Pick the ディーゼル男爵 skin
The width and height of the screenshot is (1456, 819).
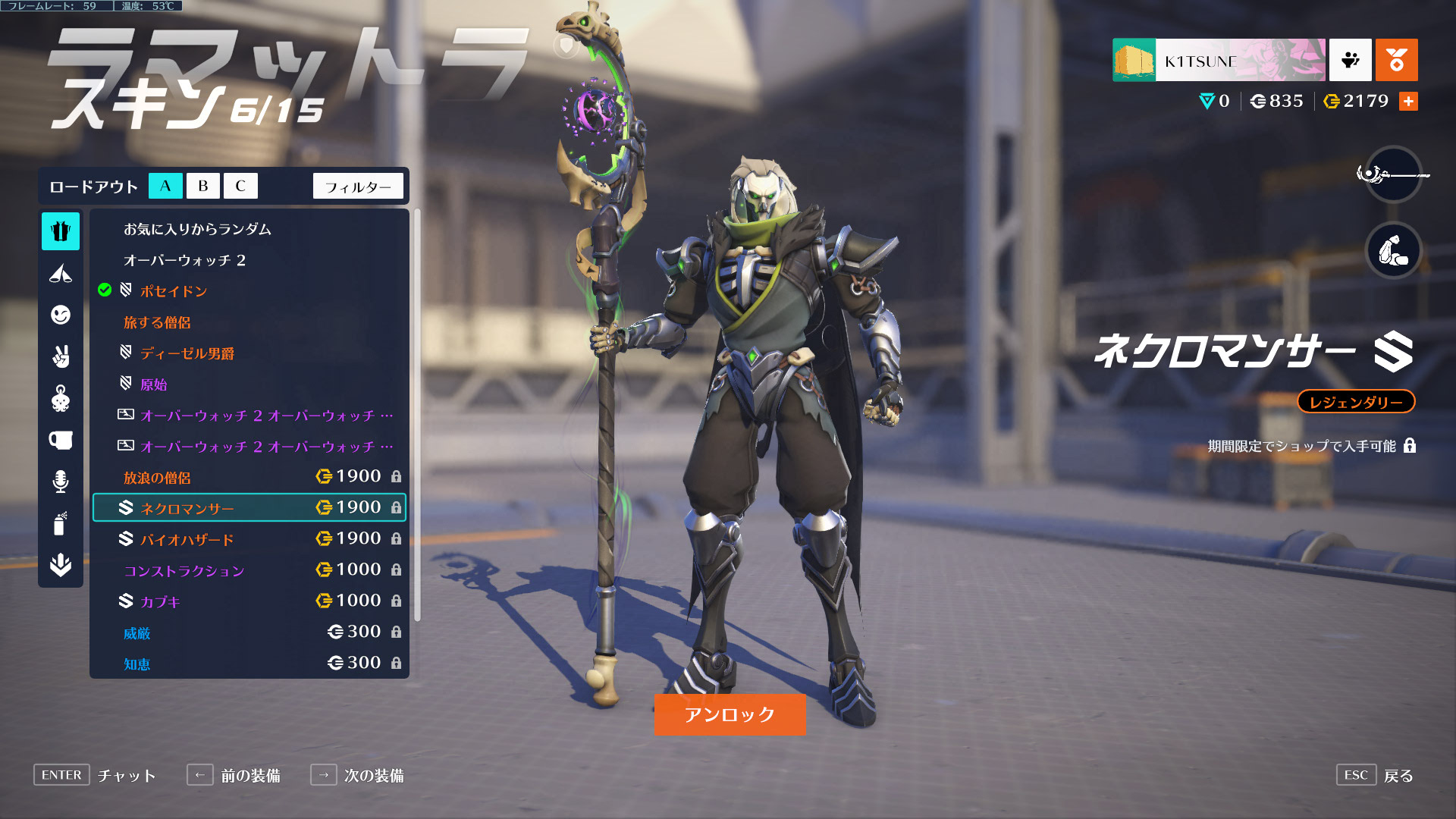tap(187, 353)
